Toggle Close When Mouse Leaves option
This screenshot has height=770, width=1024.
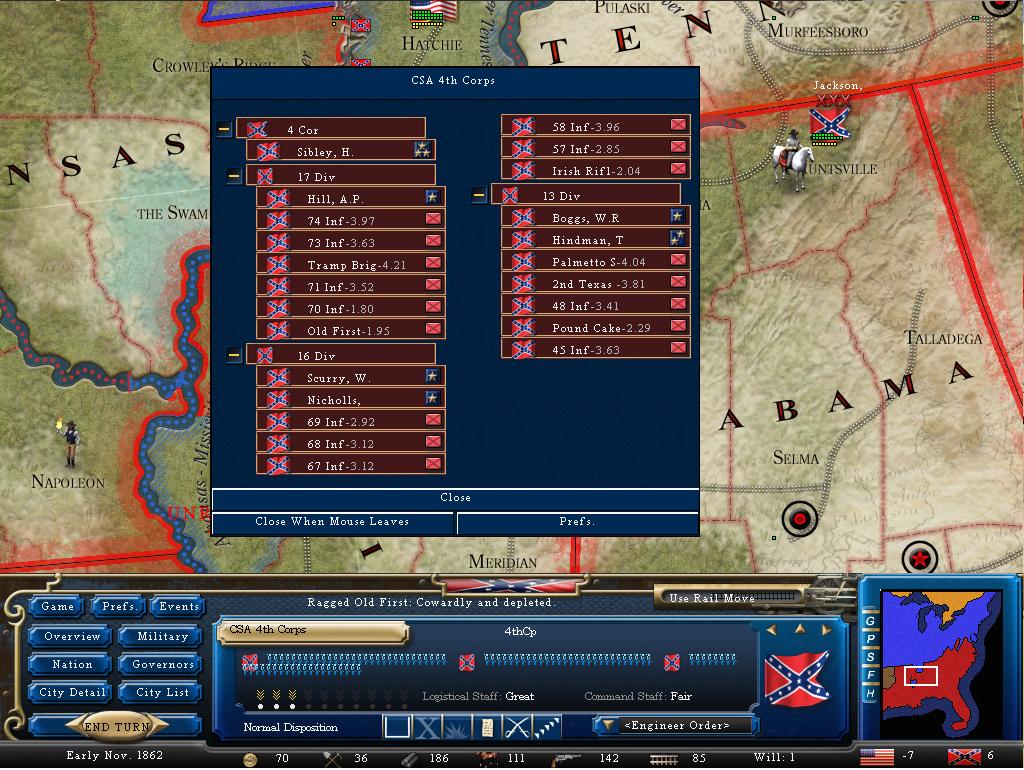coord(333,522)
